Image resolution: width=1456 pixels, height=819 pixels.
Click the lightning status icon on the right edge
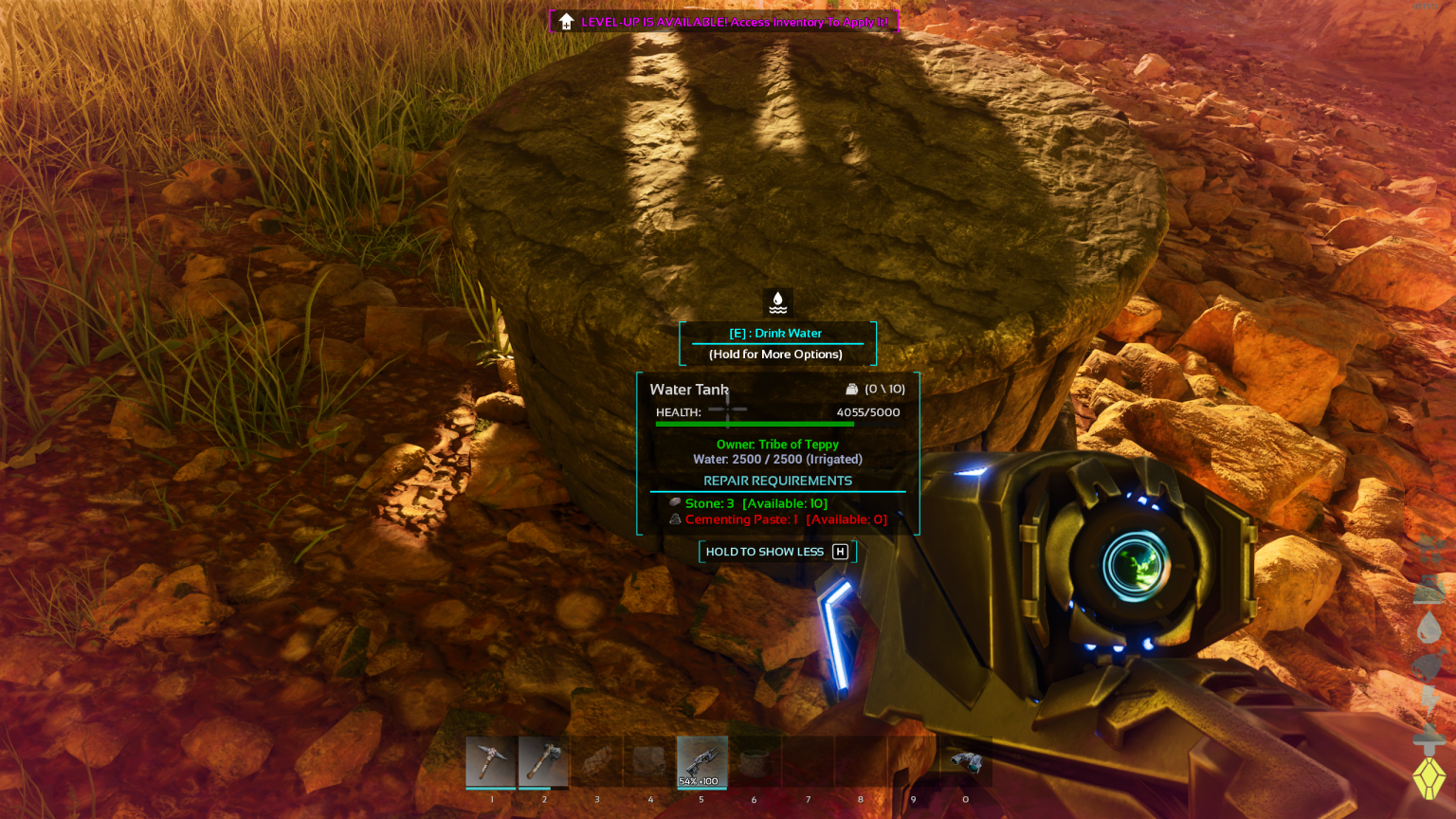[x=1429, y=701]
